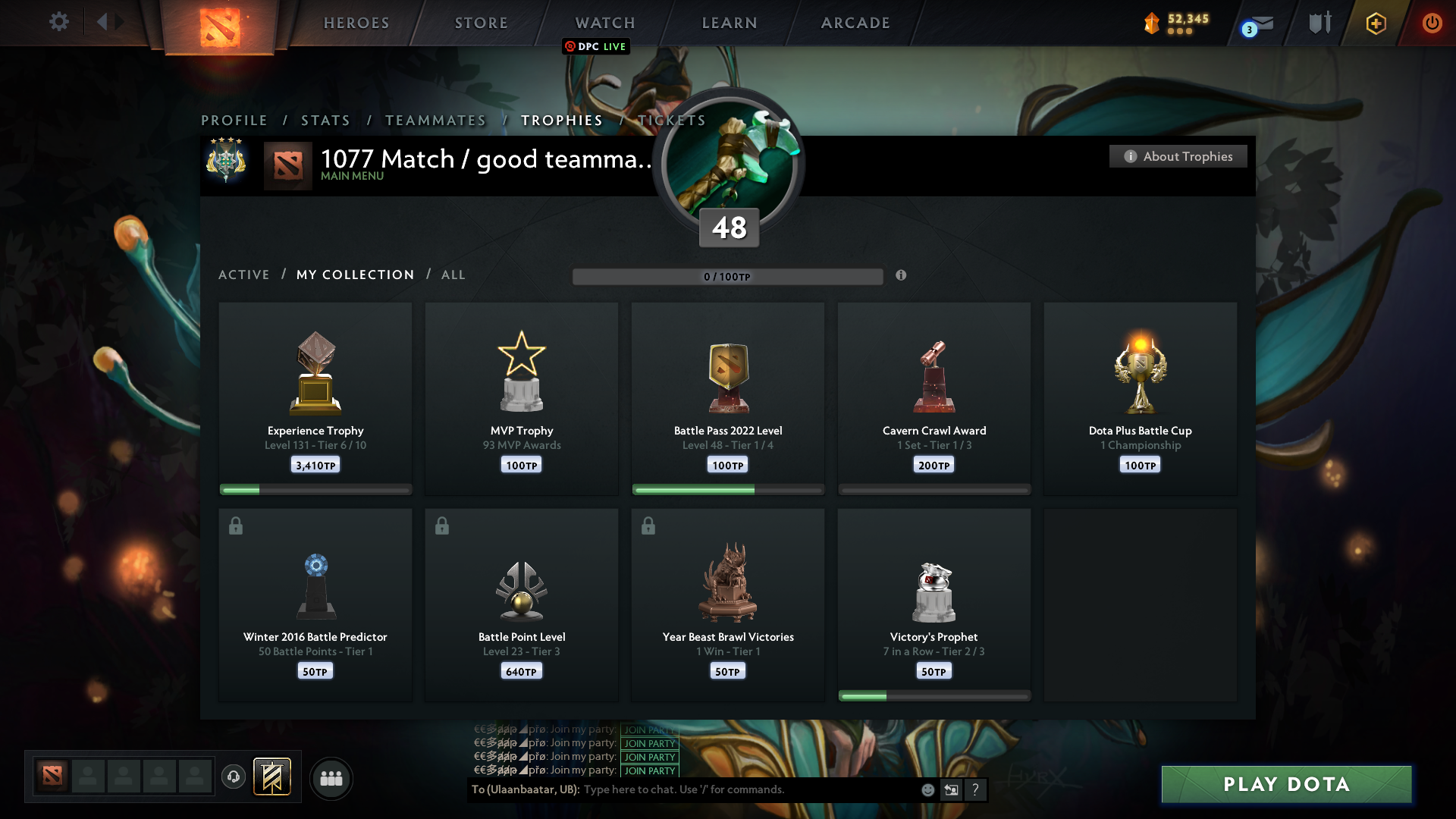Open the emoticon picker beside chat box
This screenshot has width=1456, height=819.
point(927,789)
